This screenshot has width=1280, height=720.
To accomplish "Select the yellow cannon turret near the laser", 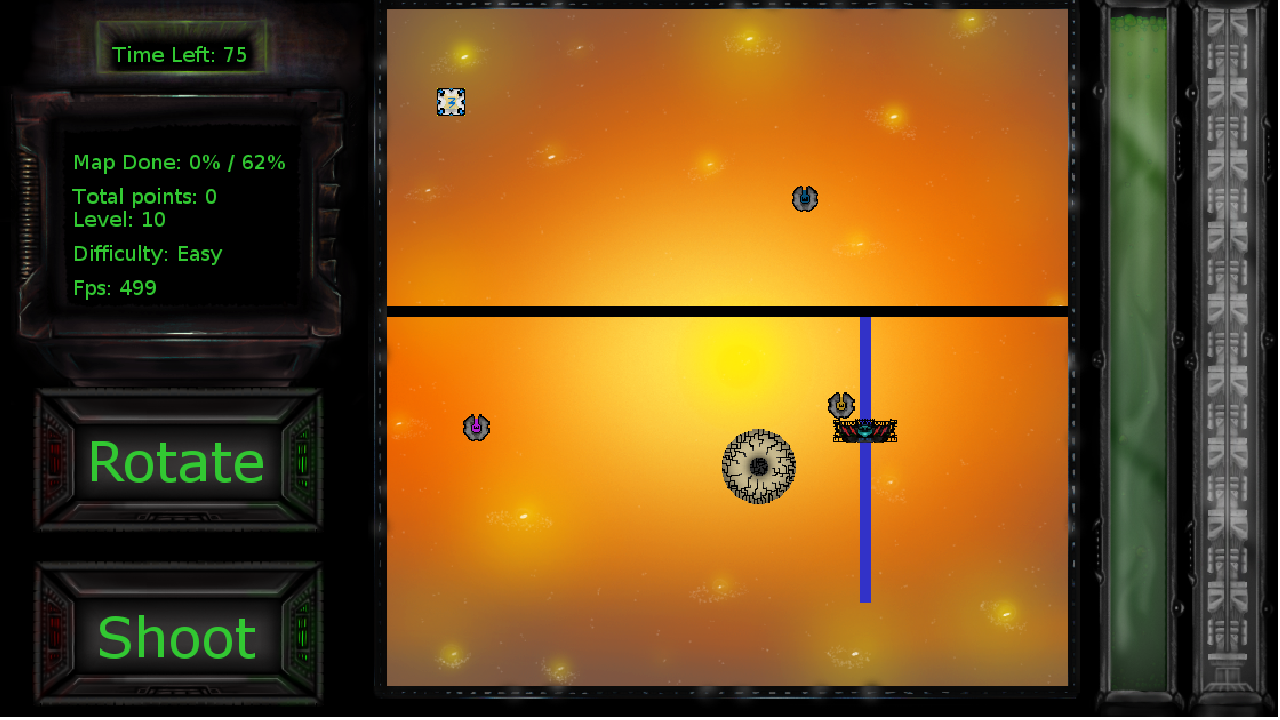I will [x=840, y=404].
